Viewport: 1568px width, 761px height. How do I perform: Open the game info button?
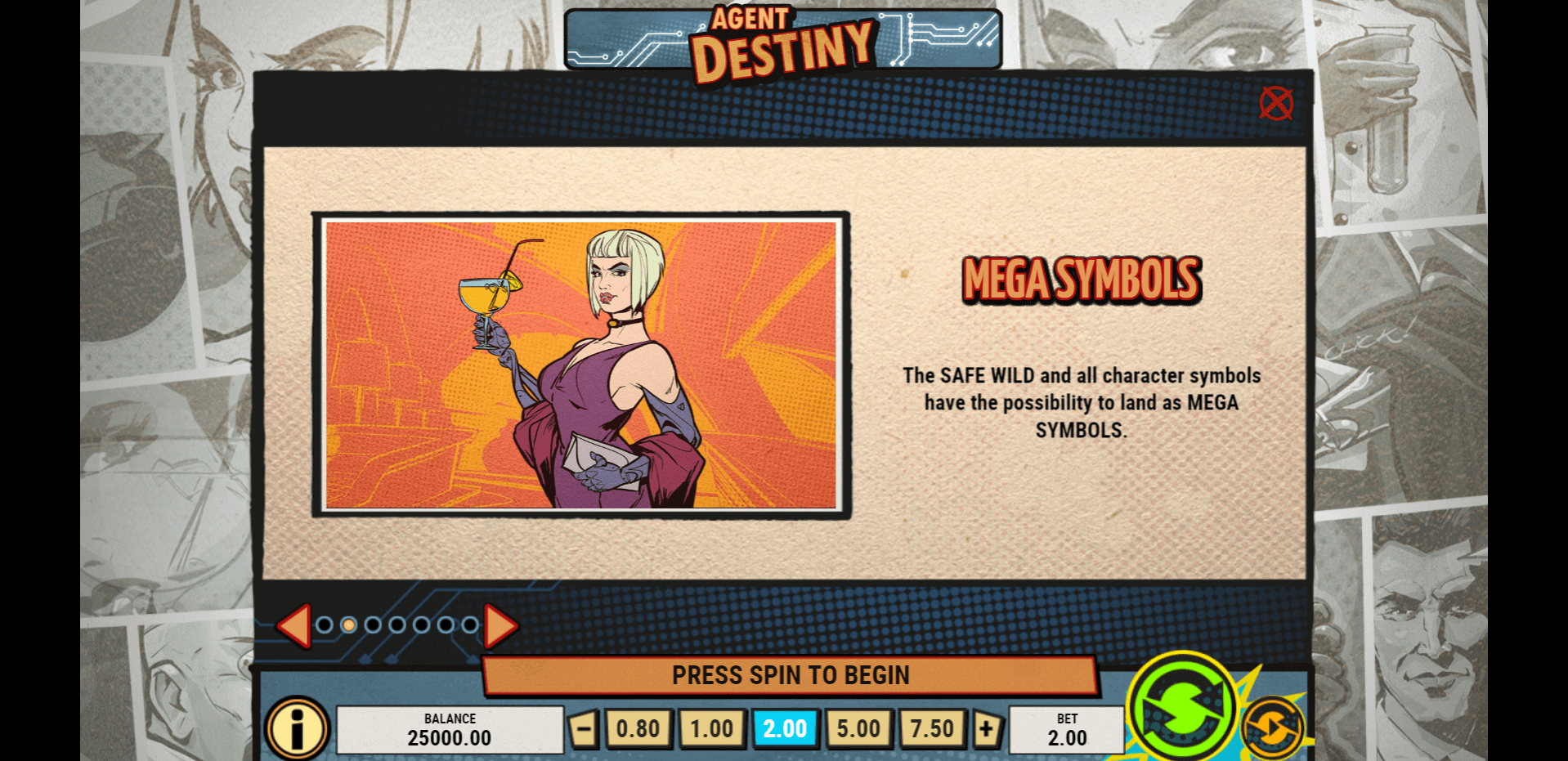point(297,727)
